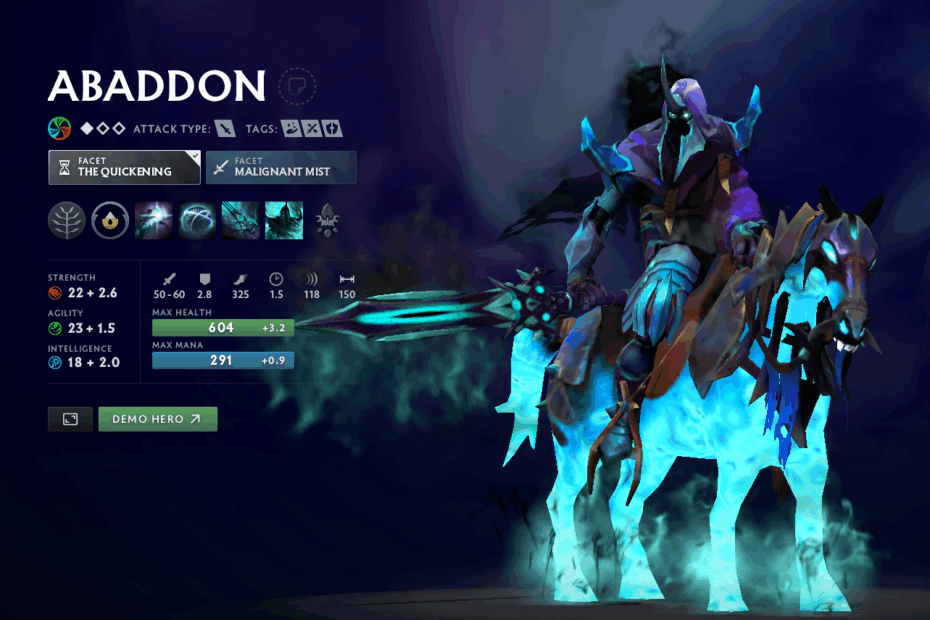Launch Demo Hero mode
This screenshot has width=930, height=620.
(157, 419)
